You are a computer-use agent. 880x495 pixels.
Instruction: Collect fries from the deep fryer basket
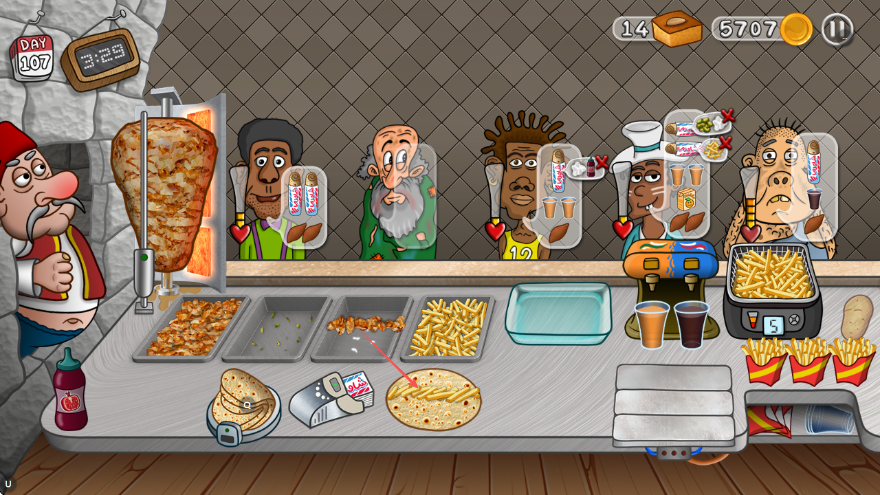[772, 274]
